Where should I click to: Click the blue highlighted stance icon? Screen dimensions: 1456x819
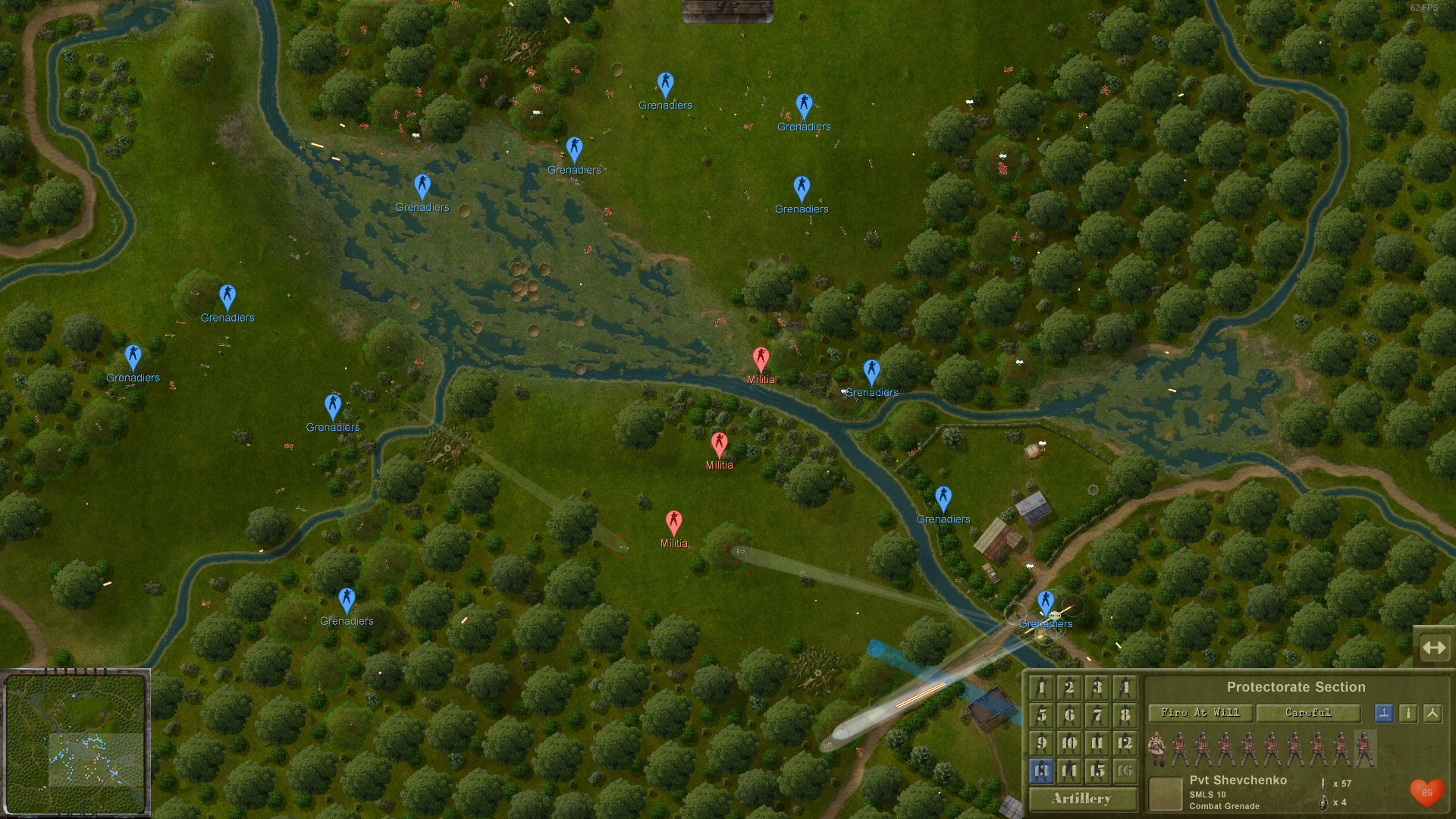(x=1384, y=713)
